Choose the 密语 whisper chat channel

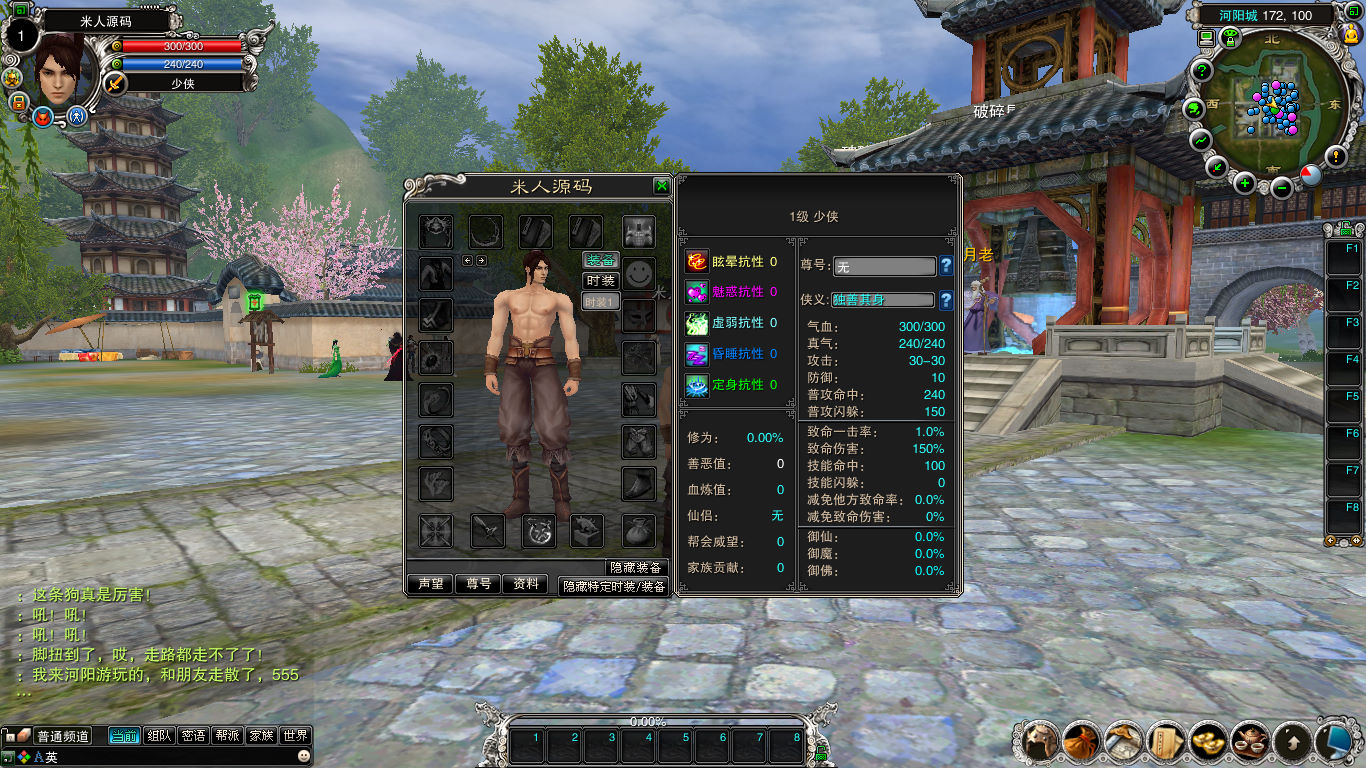click(193, 736)
